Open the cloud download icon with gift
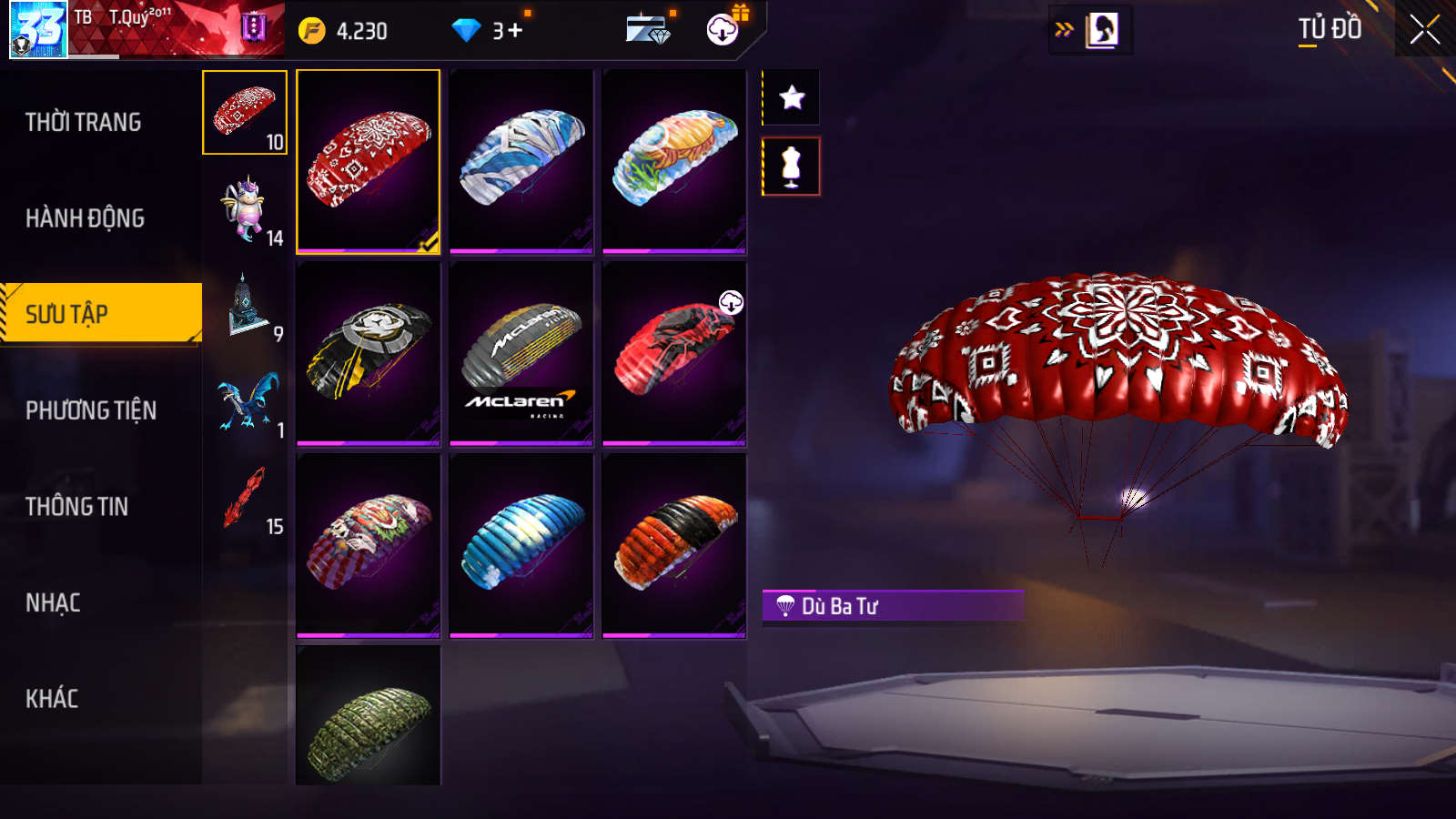The width and height of the screenshot is (1456, 819). tap(723, 29)
